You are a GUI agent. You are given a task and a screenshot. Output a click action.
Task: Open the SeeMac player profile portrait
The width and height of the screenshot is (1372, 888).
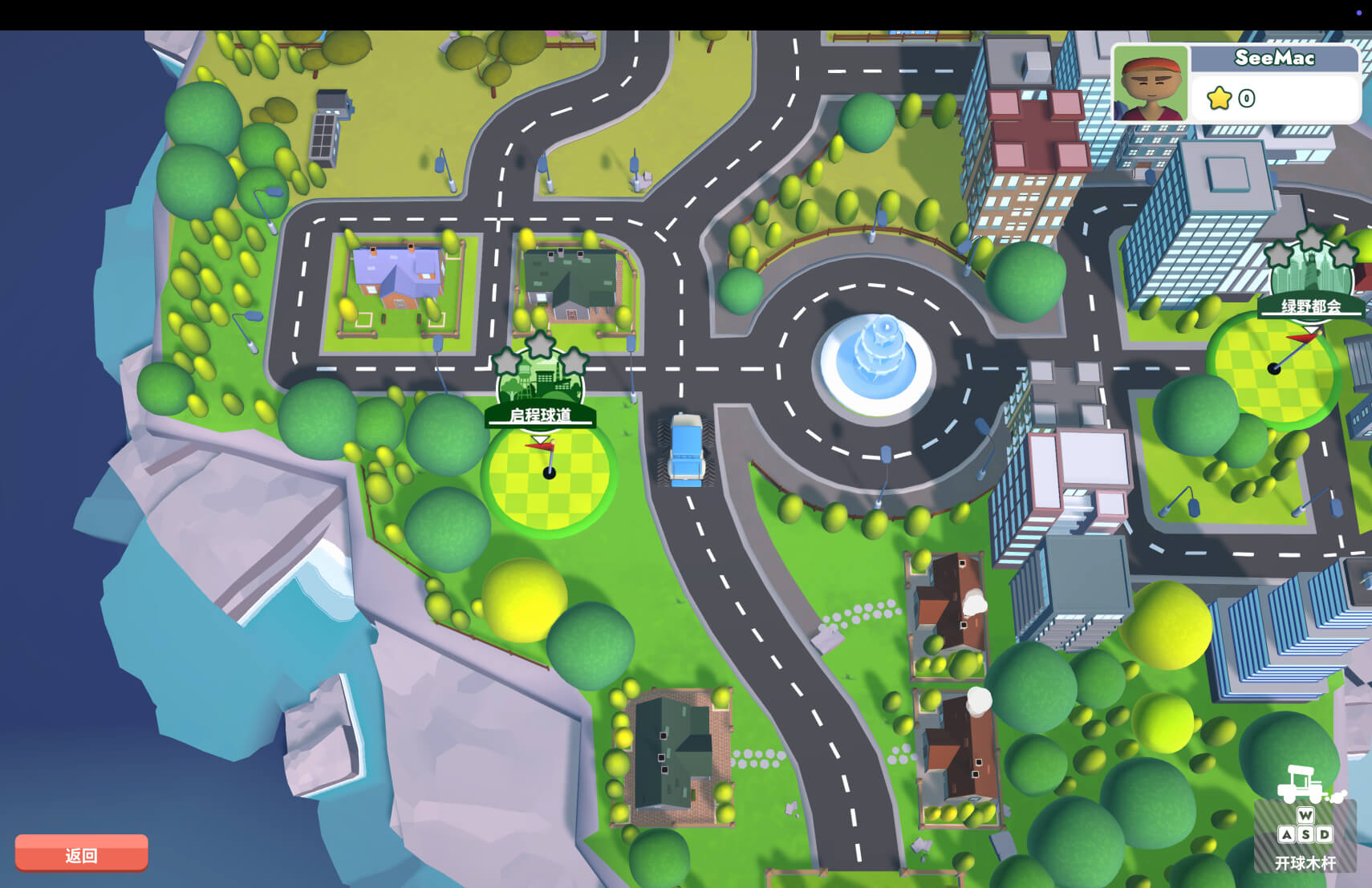click(x=1151, y=83)
